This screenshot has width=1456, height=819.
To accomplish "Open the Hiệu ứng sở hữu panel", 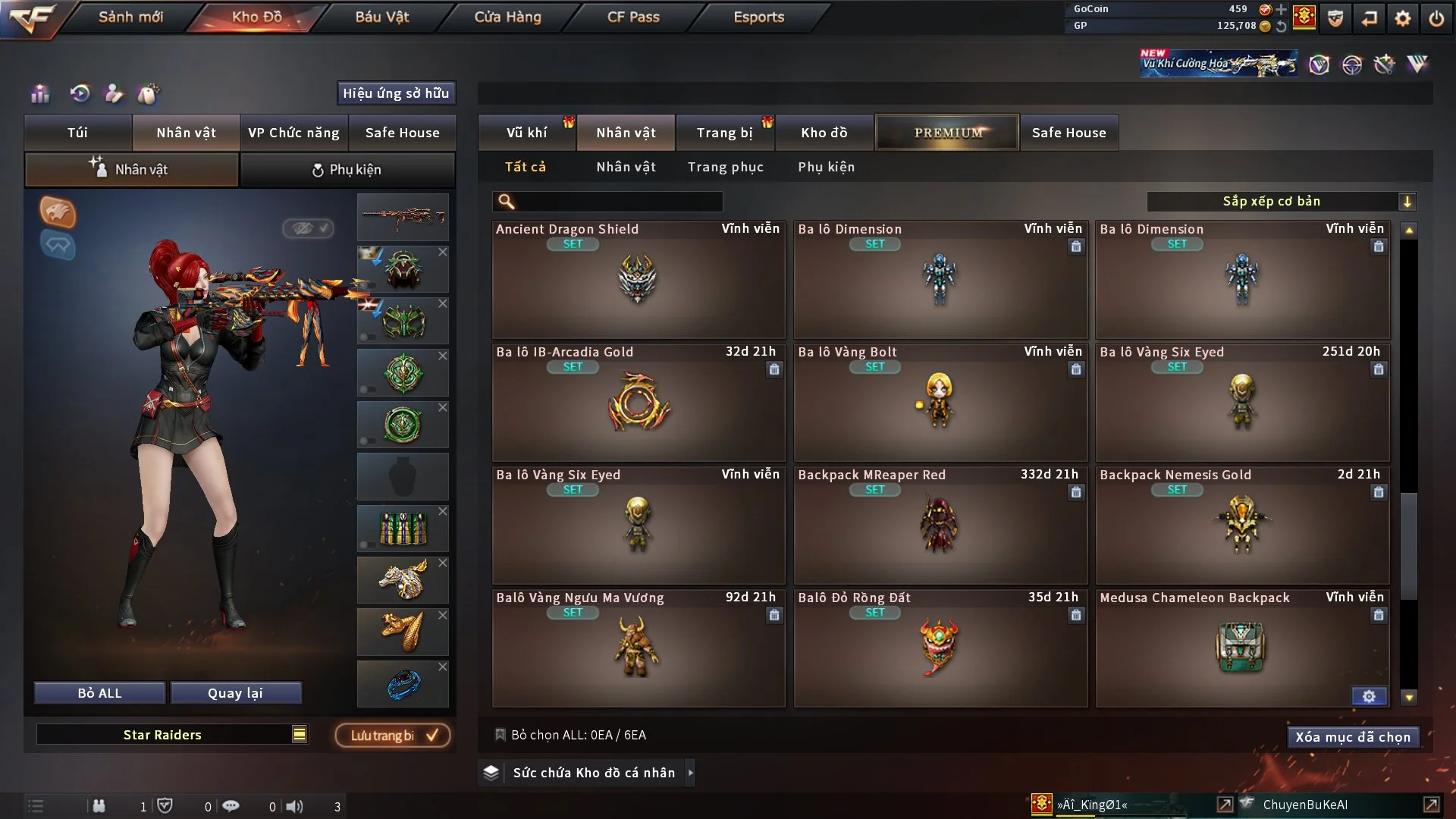I will [x=396, y=93].
